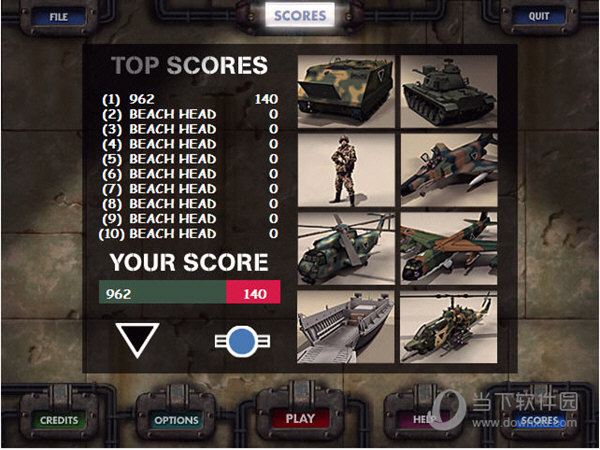Open the Credits screen

(x=58, y=420)
